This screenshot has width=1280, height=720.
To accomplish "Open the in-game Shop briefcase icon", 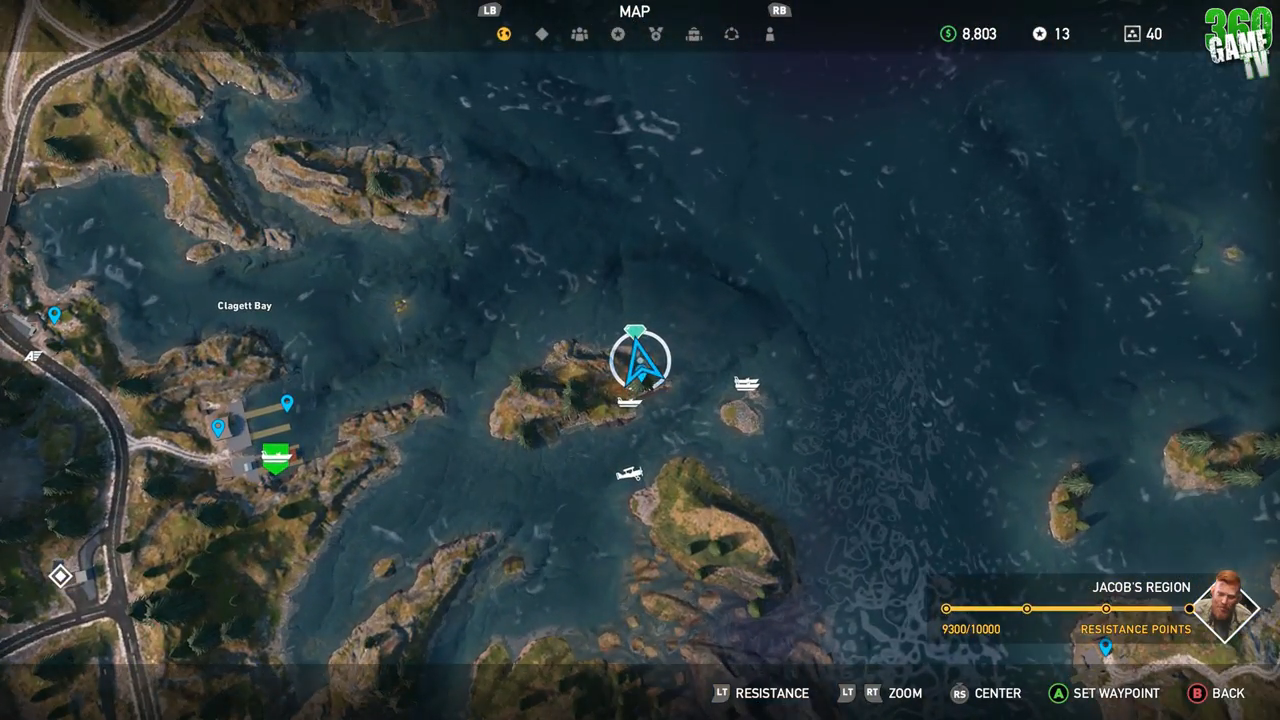I will [x=693, y=33].
